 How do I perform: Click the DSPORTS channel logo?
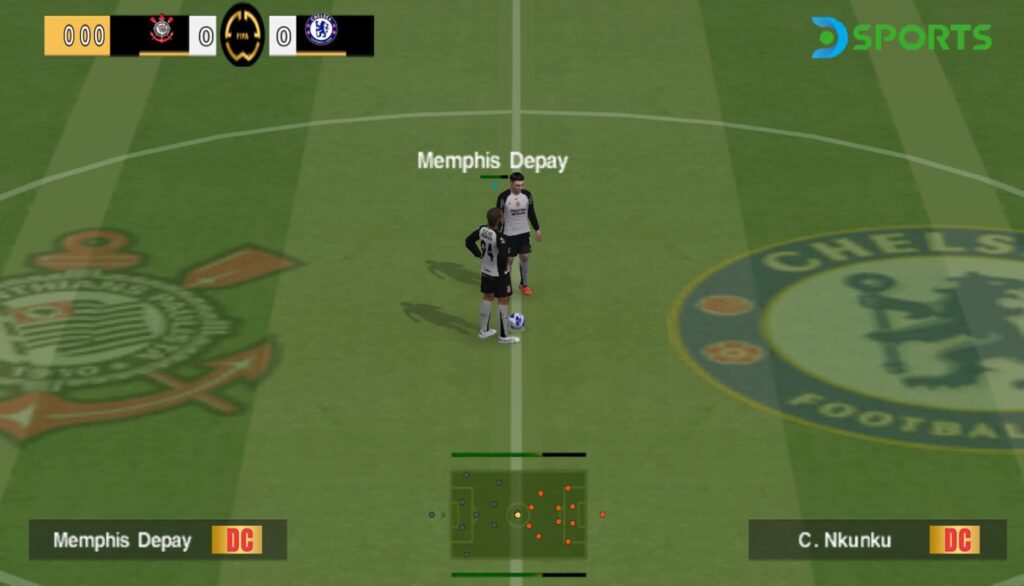point(901,37)
